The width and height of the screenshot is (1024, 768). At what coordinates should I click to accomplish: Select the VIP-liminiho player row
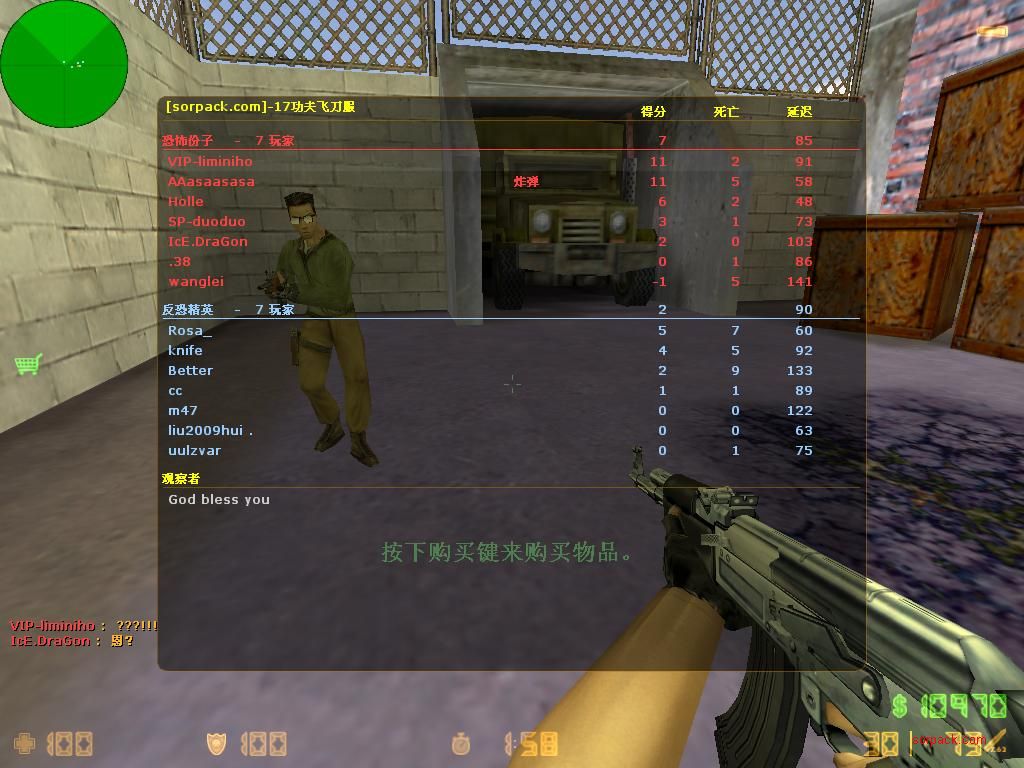[210, 161]
